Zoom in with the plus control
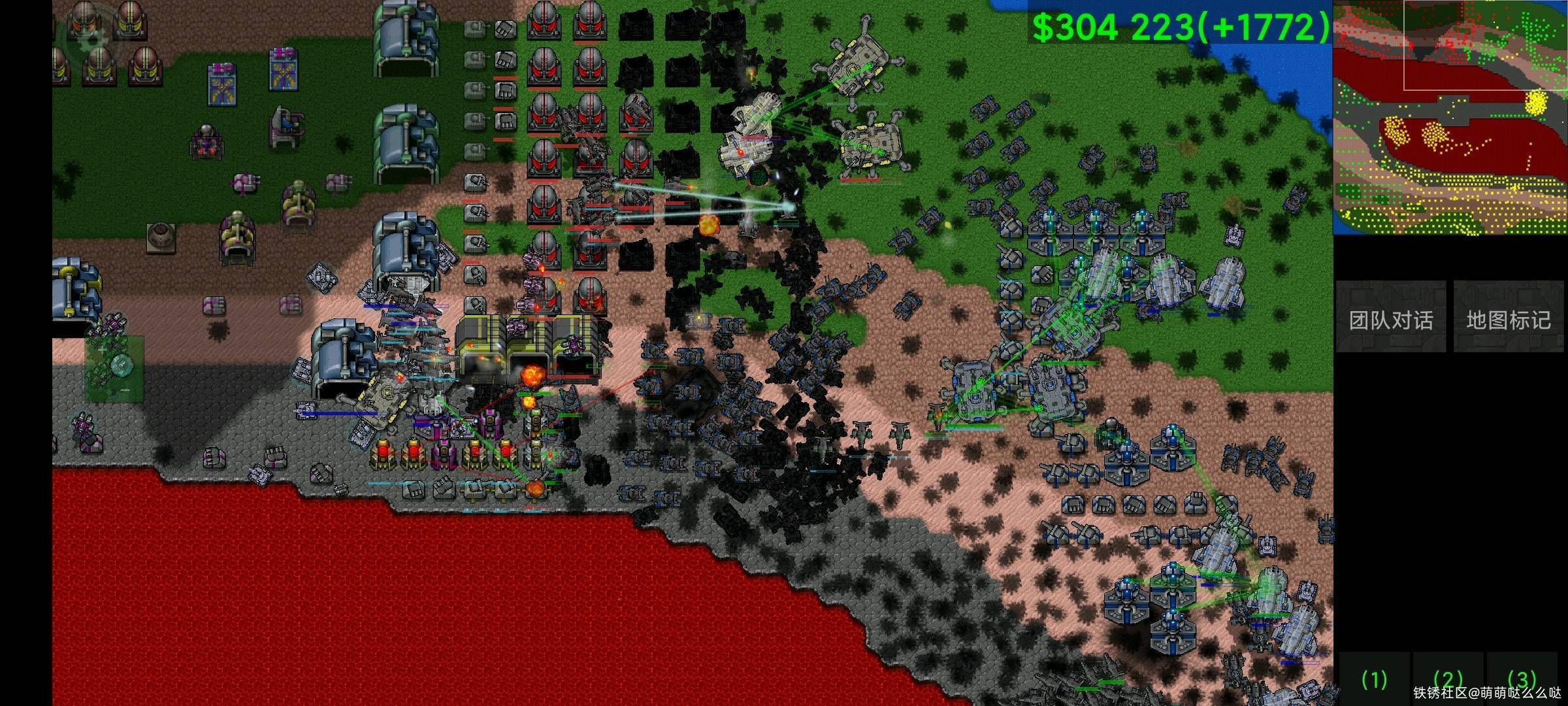The width and height of the screenshot is (1568, 706). [x=103, y=350]
